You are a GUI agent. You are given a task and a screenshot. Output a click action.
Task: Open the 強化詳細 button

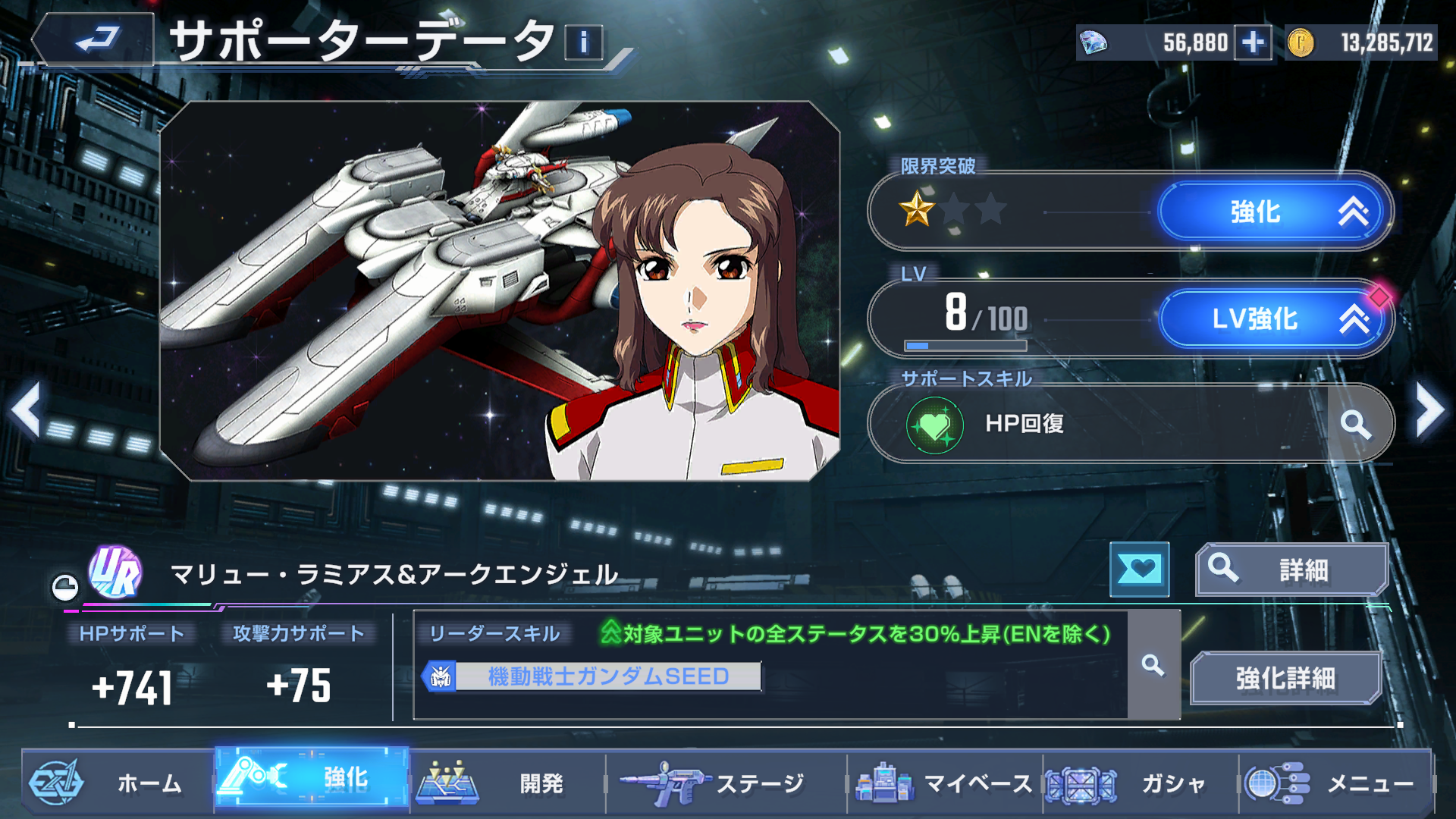click(1285, 678)
